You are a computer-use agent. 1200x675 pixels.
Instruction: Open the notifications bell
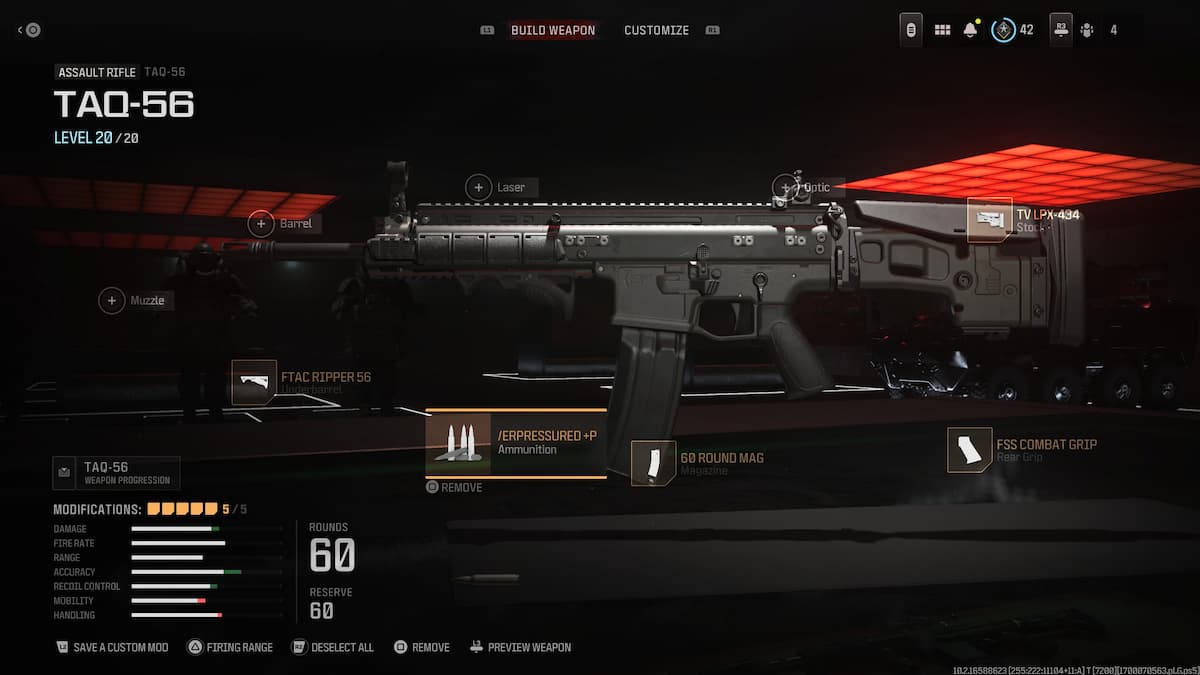(969, 30)
